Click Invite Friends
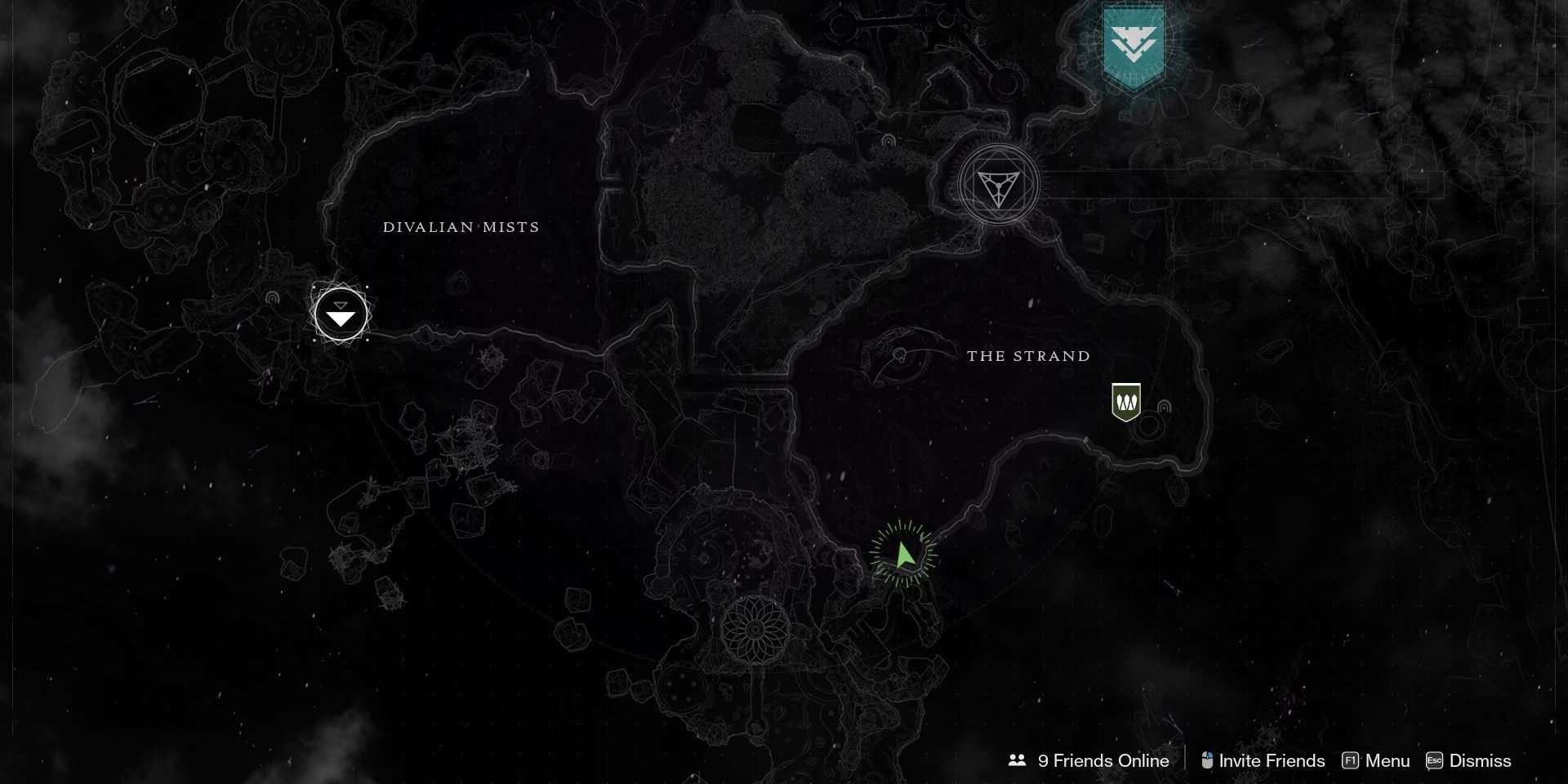The height and width of the screenshot is (784, 1568). [1272, 760]
